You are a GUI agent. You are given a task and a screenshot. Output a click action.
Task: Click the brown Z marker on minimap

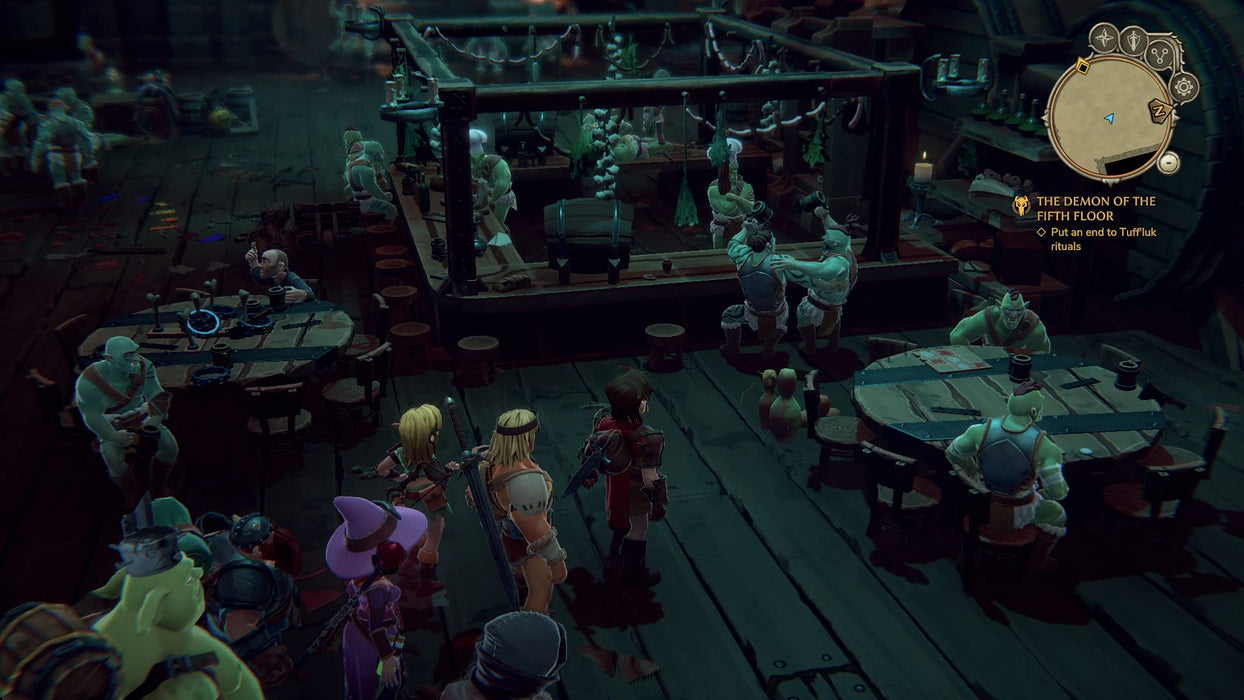pyautogui.click(x=1160, y=112)
